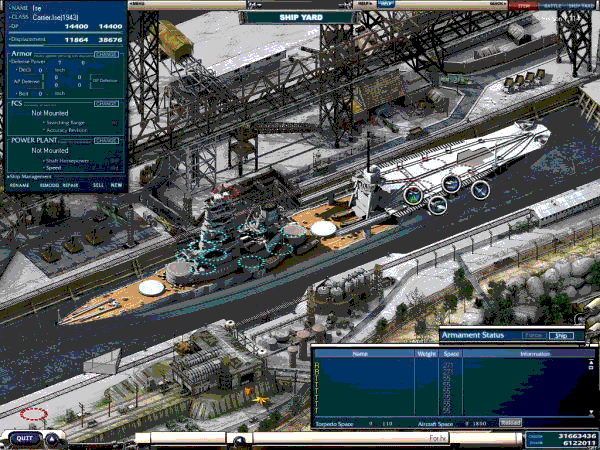This screenshot has width=600, height=450.
Task: Sort the armament list by Weight column
Action: pos(425,353)
